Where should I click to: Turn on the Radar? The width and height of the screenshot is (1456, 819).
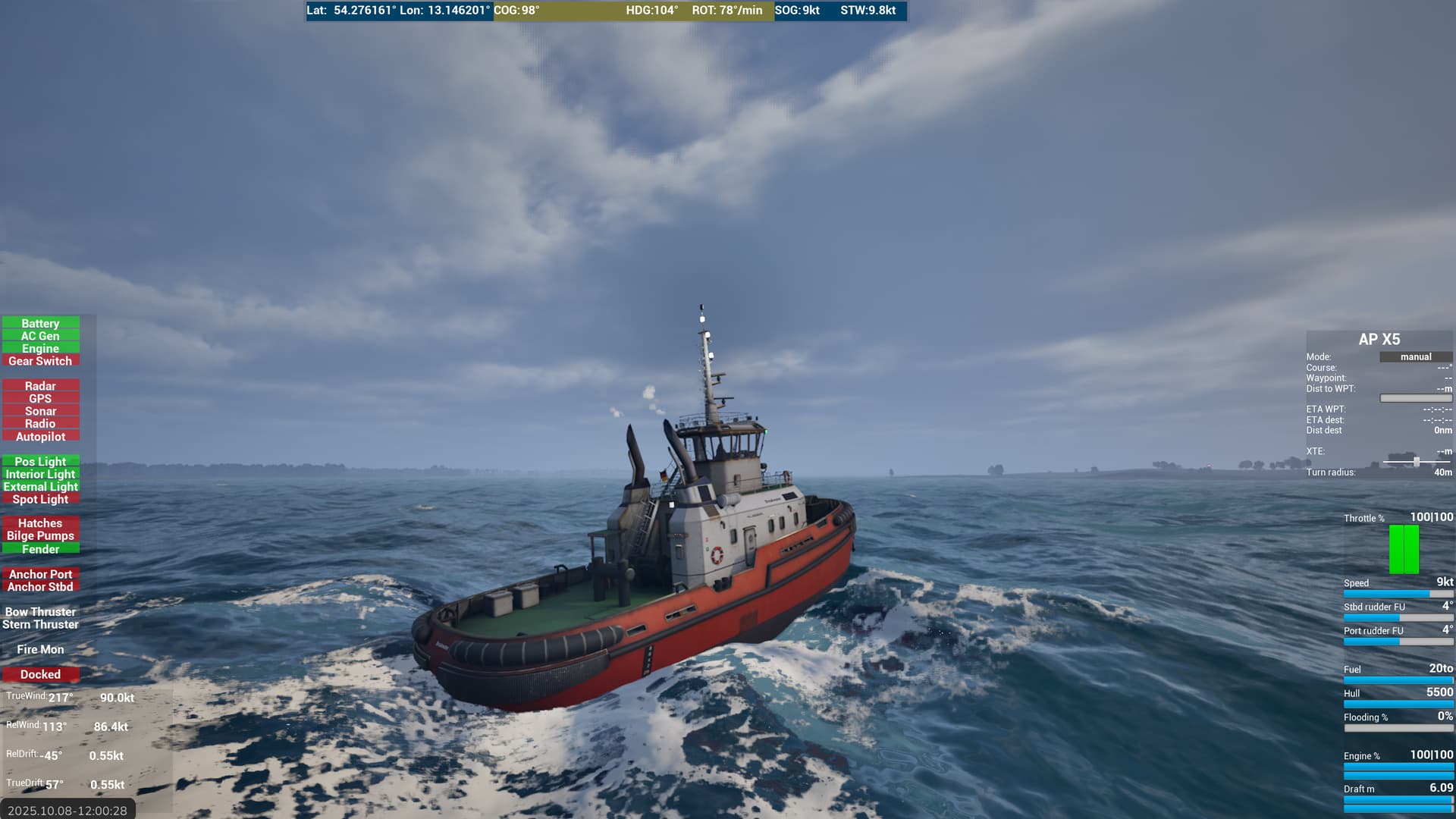pos(40,386)
